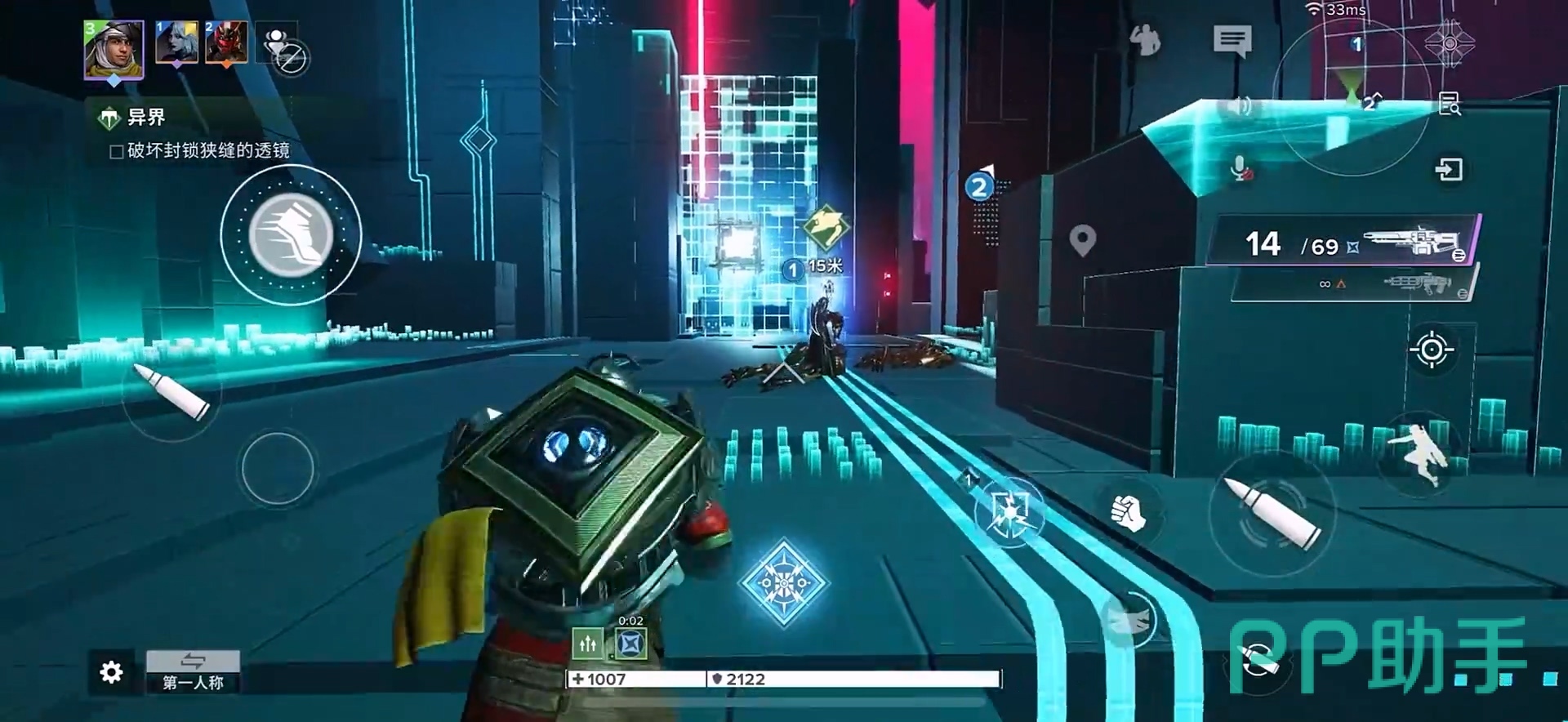Activate the aim-down-sights crosshair button

(x=1431, y=350)
